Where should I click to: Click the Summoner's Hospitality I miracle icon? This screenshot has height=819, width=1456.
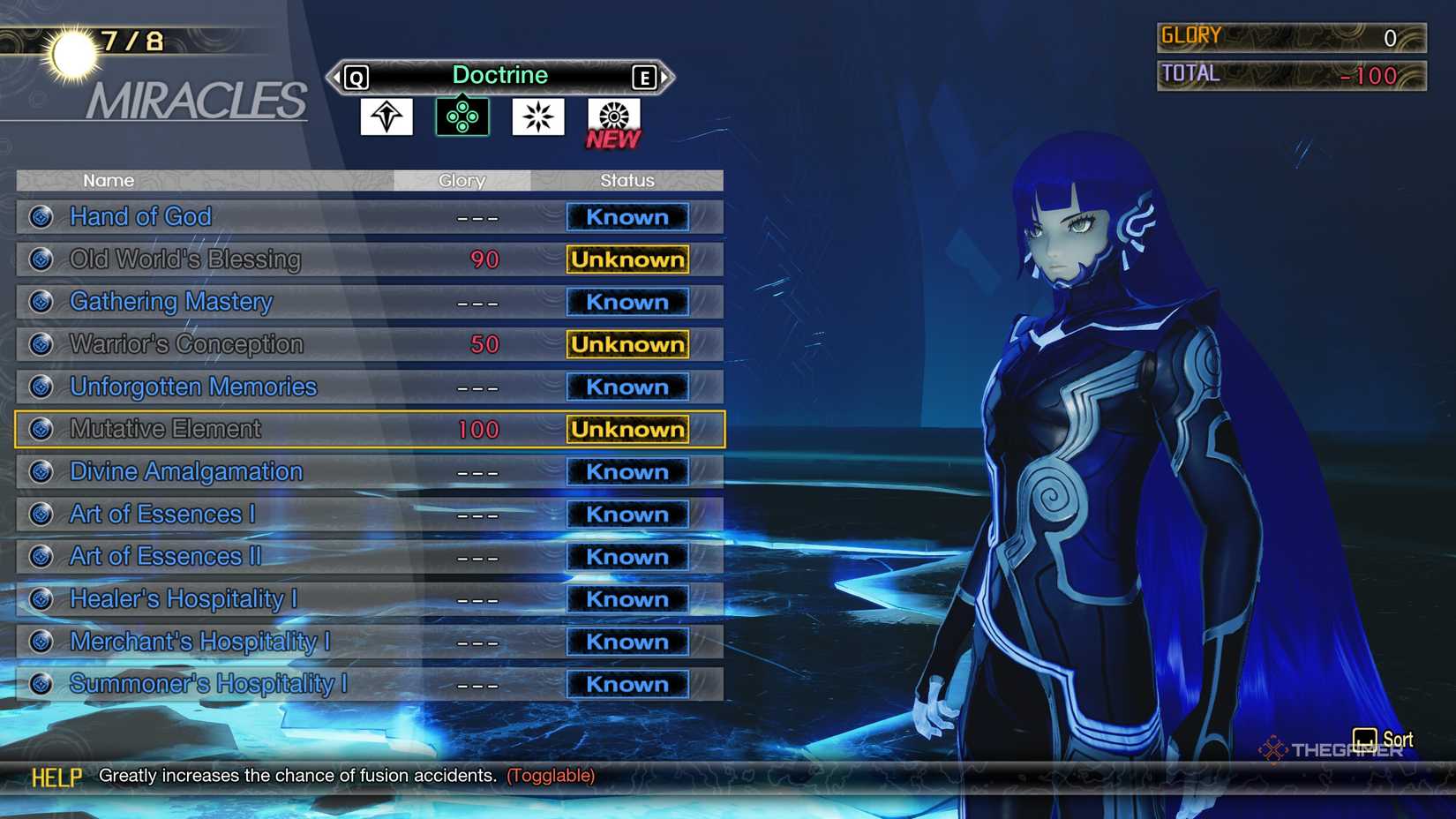click(x=40, y=684)
